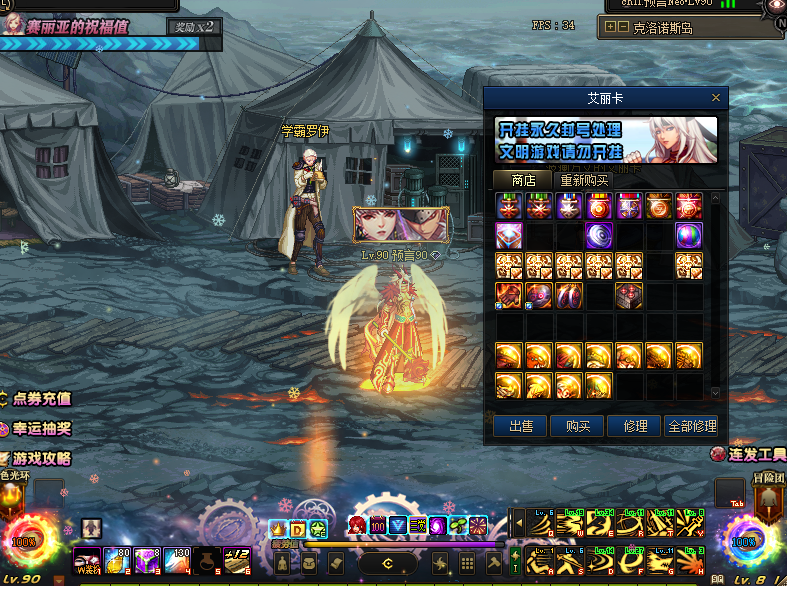Screen dimensions: 798x592
Task: Click the 奖励 x2 reward badge
Action: (191, 27)
